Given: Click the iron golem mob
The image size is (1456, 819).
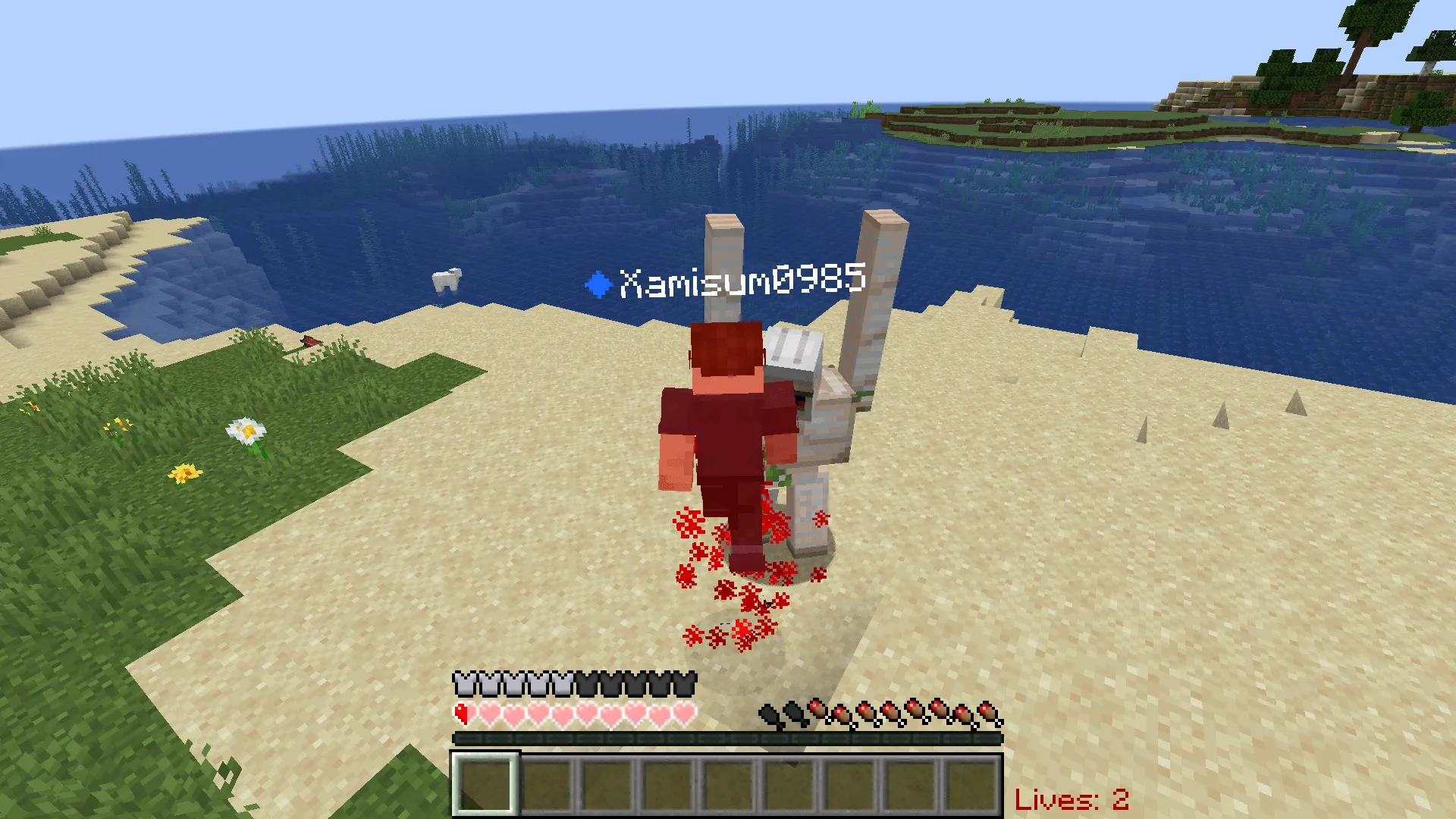Looking at the screenshot, I should point(823,425).
